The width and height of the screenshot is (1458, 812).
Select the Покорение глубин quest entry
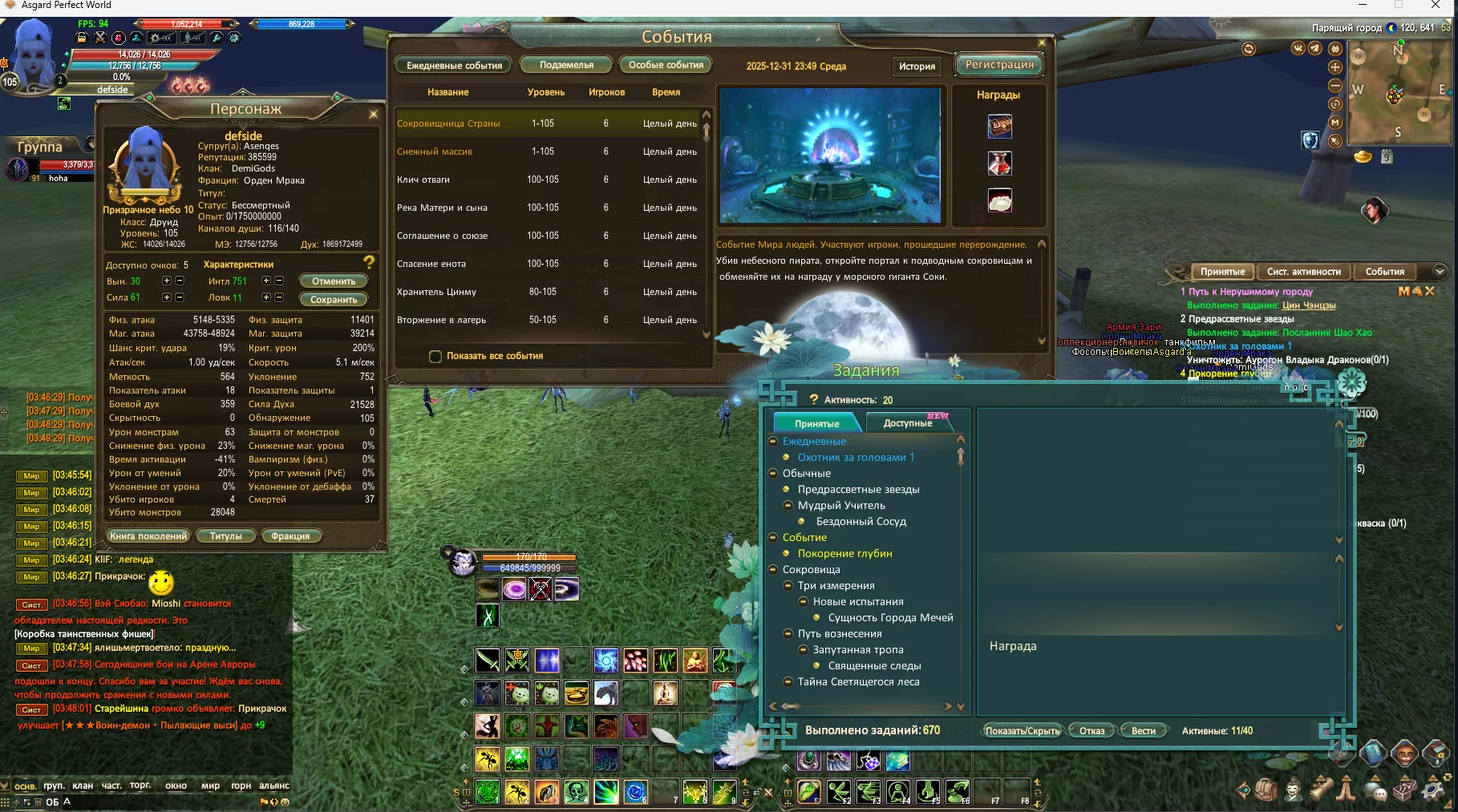(844, 553)
